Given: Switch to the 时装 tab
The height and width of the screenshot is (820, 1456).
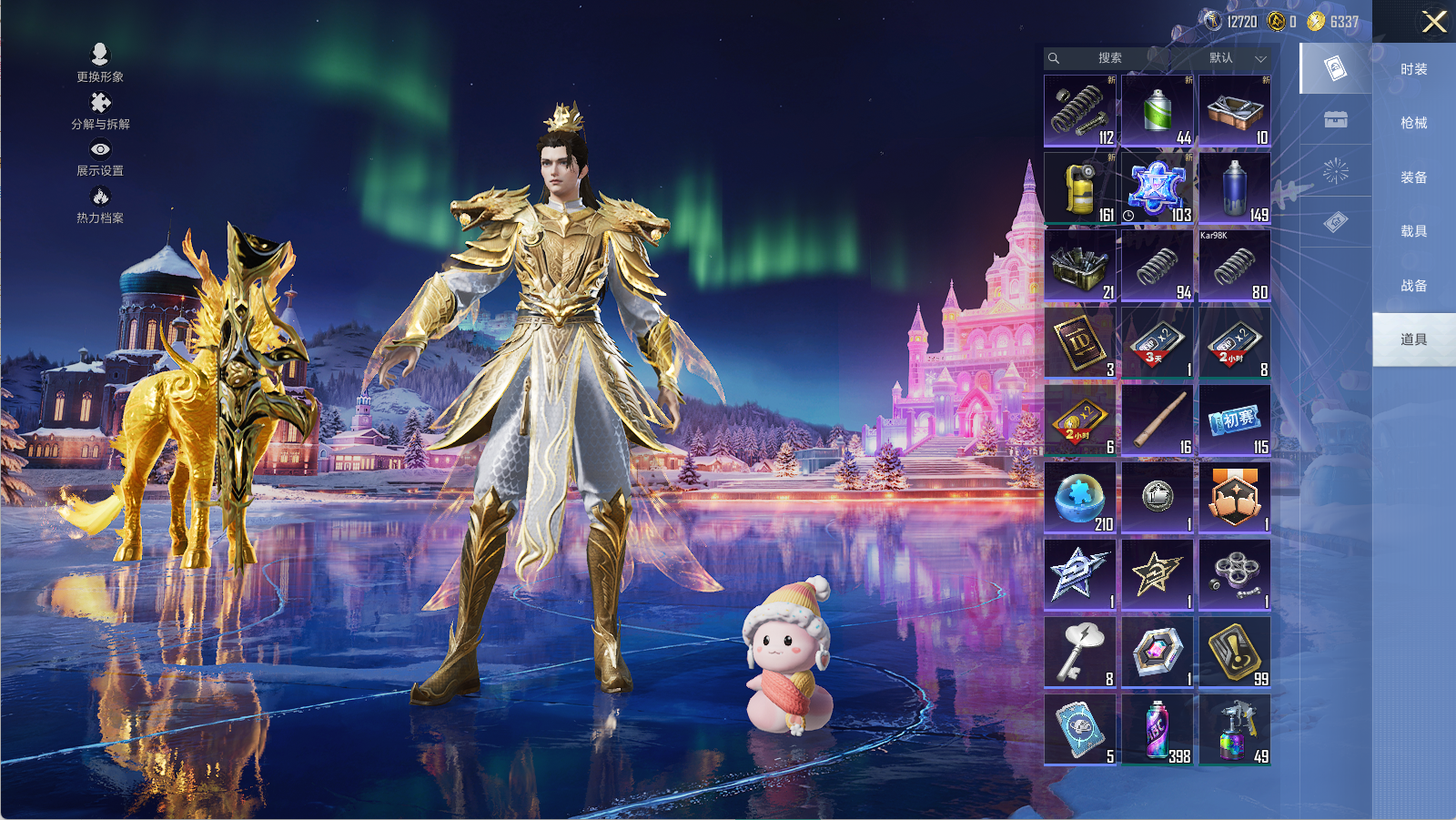Looking at the screenshot, I should (1413, 69).
